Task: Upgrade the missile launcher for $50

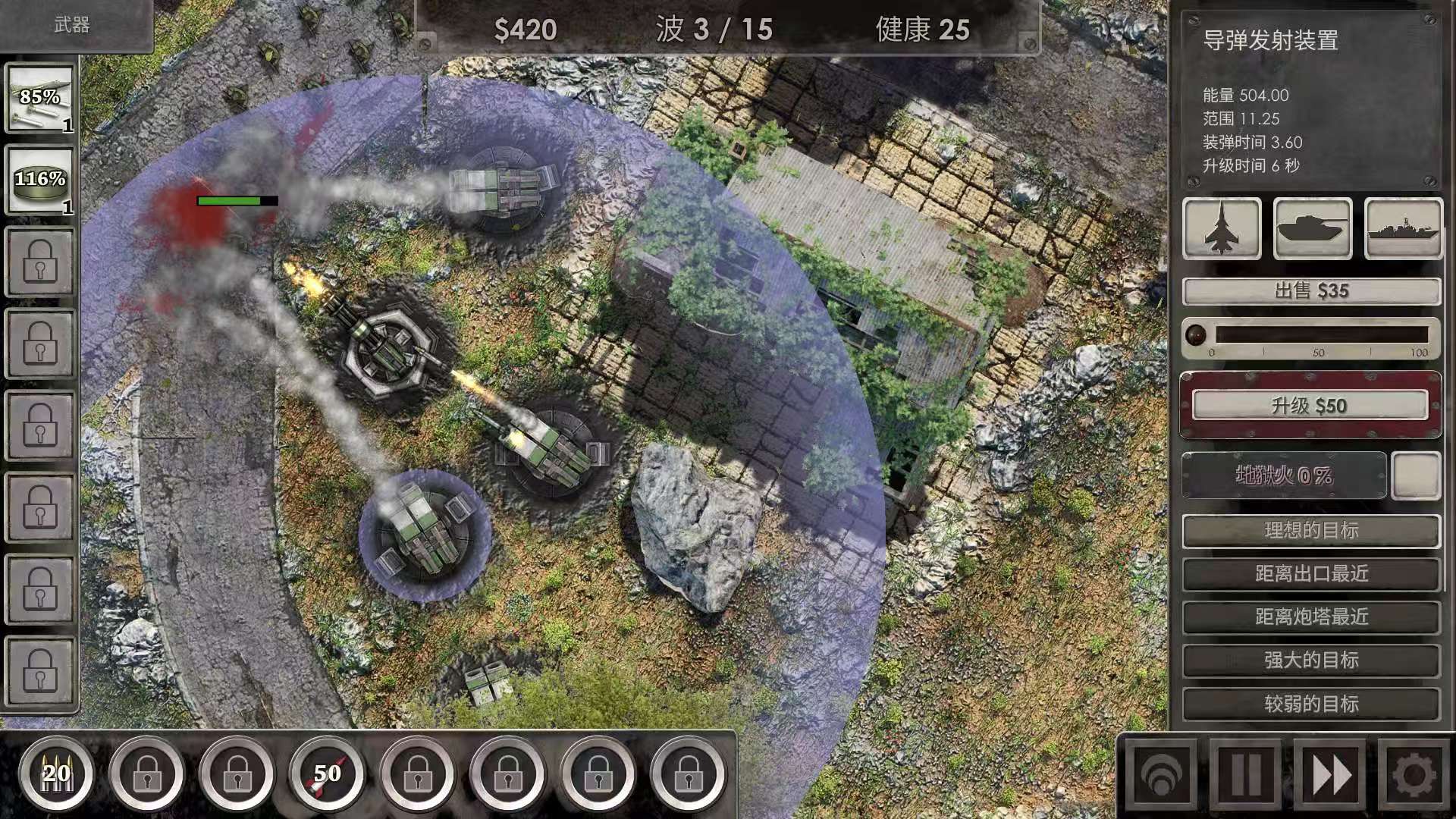Action: [1308, 405]
